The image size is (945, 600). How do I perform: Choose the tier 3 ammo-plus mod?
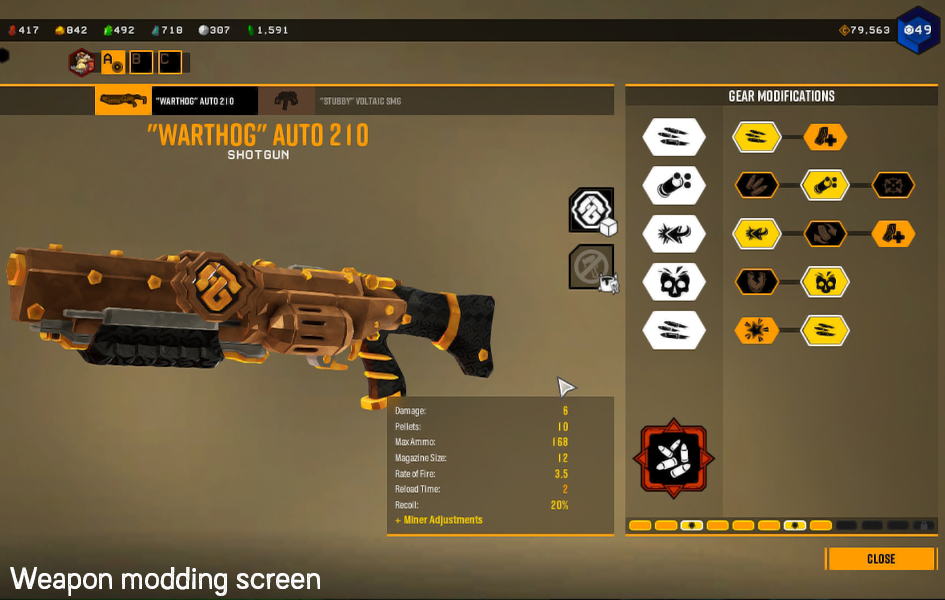pos(893,234)
